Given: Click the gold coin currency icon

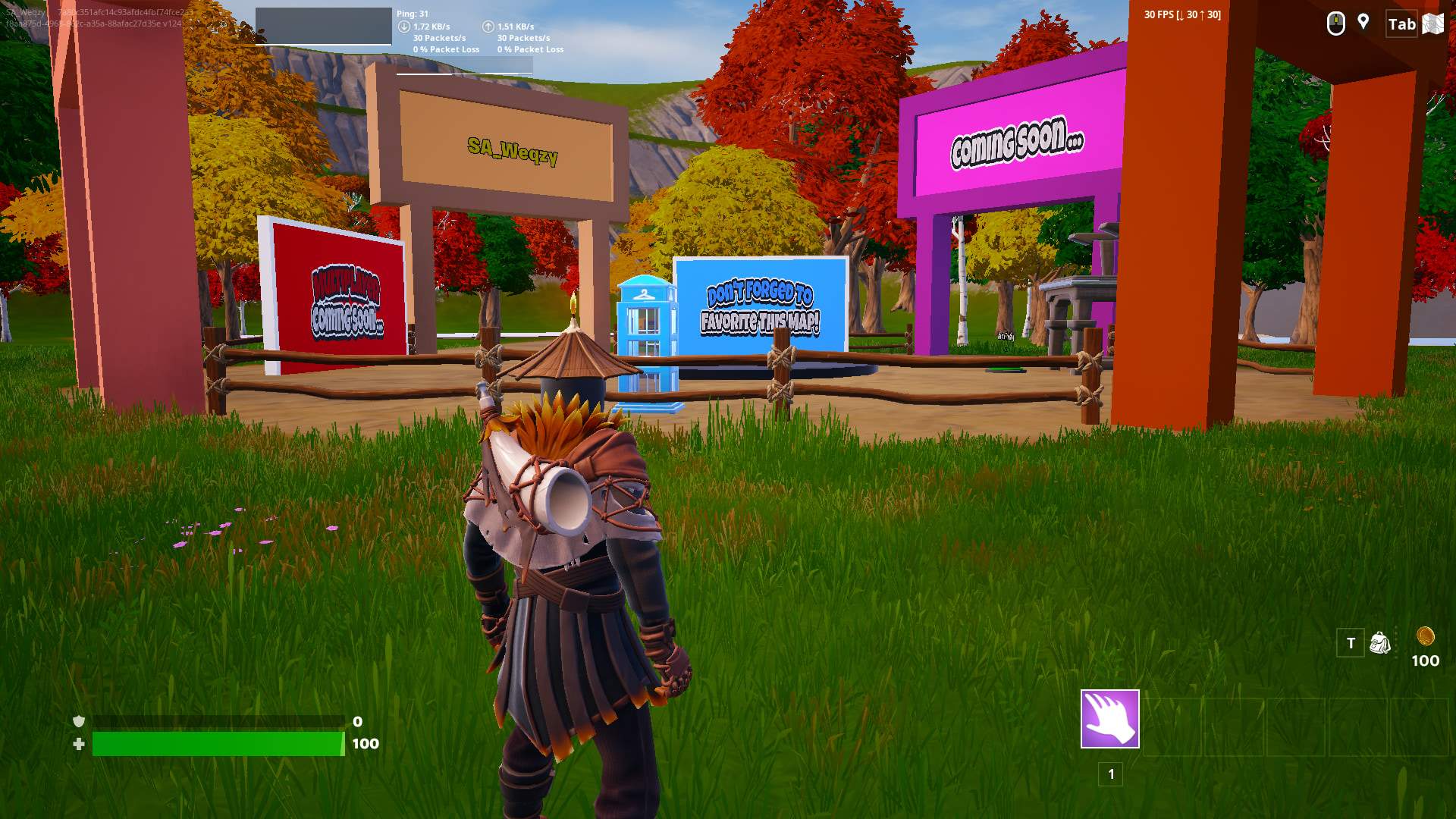Looking at the screenshot, I should pos(1425,635).
